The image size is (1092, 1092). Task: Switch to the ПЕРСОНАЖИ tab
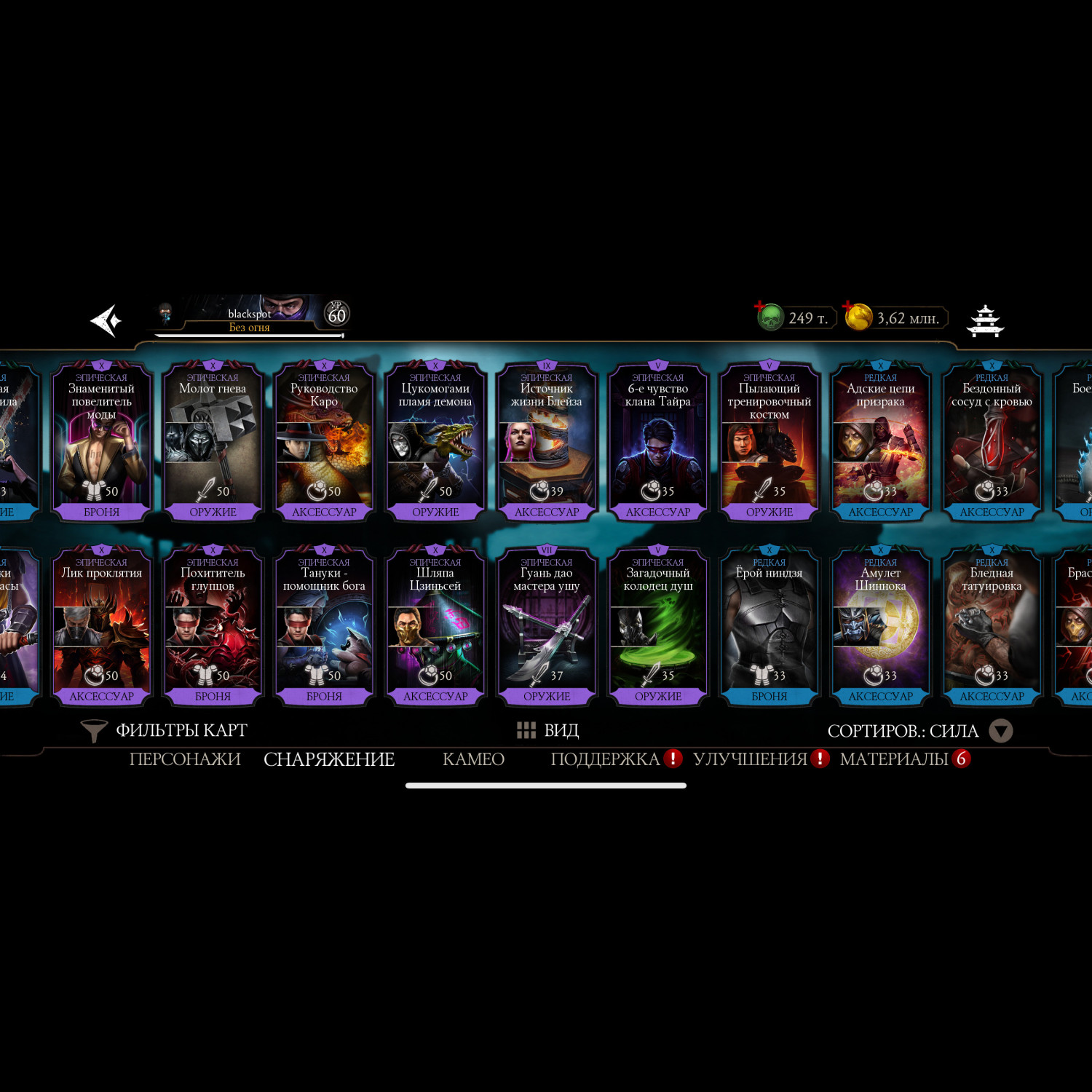(x=185, y=759)
